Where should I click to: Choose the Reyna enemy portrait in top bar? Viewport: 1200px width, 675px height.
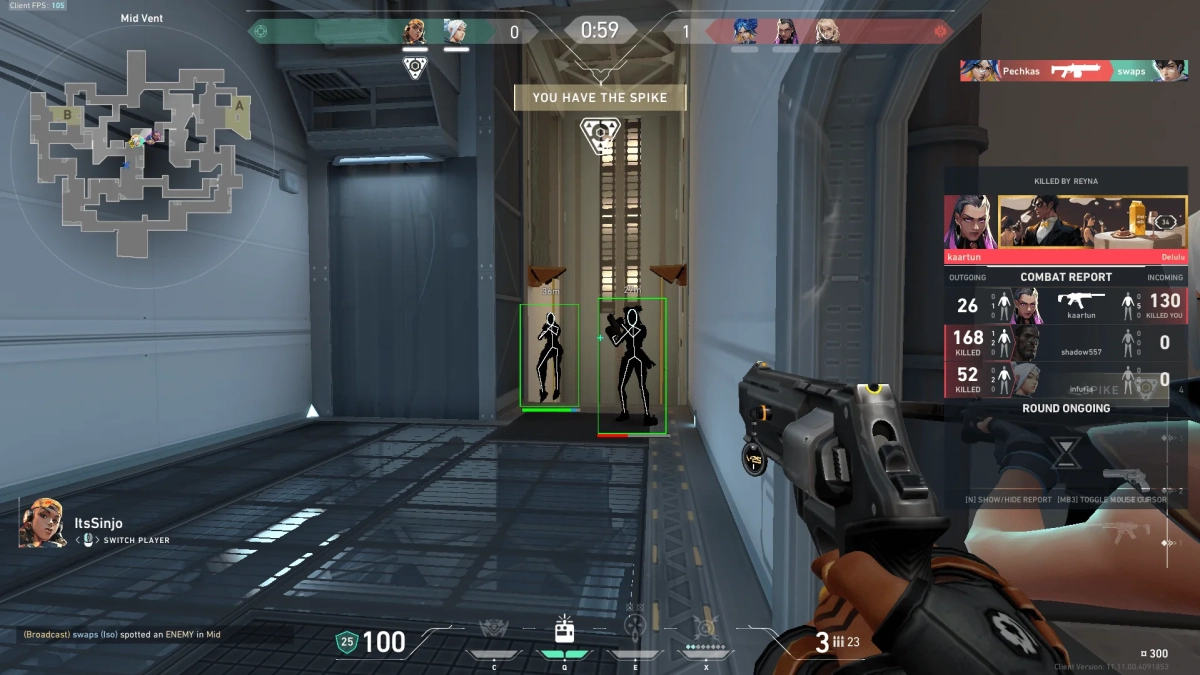[785, 32]
